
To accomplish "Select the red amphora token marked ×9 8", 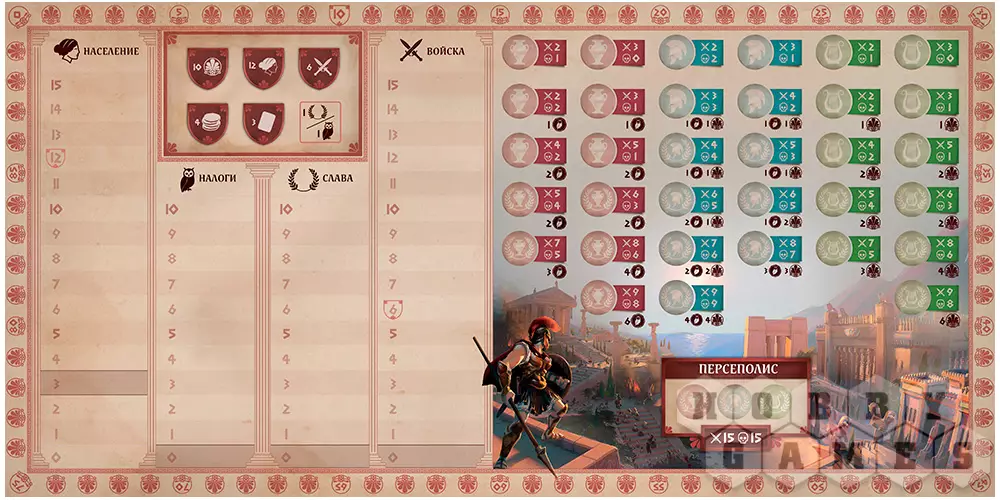I will pyautogui.click(x=598, y=296).
